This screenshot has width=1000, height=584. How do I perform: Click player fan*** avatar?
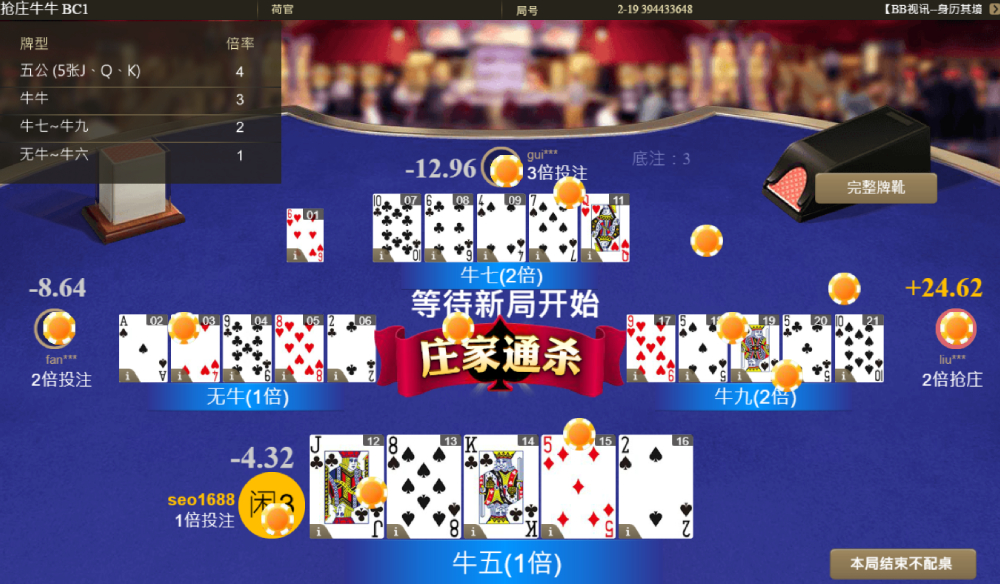click(x=54, y=327)
